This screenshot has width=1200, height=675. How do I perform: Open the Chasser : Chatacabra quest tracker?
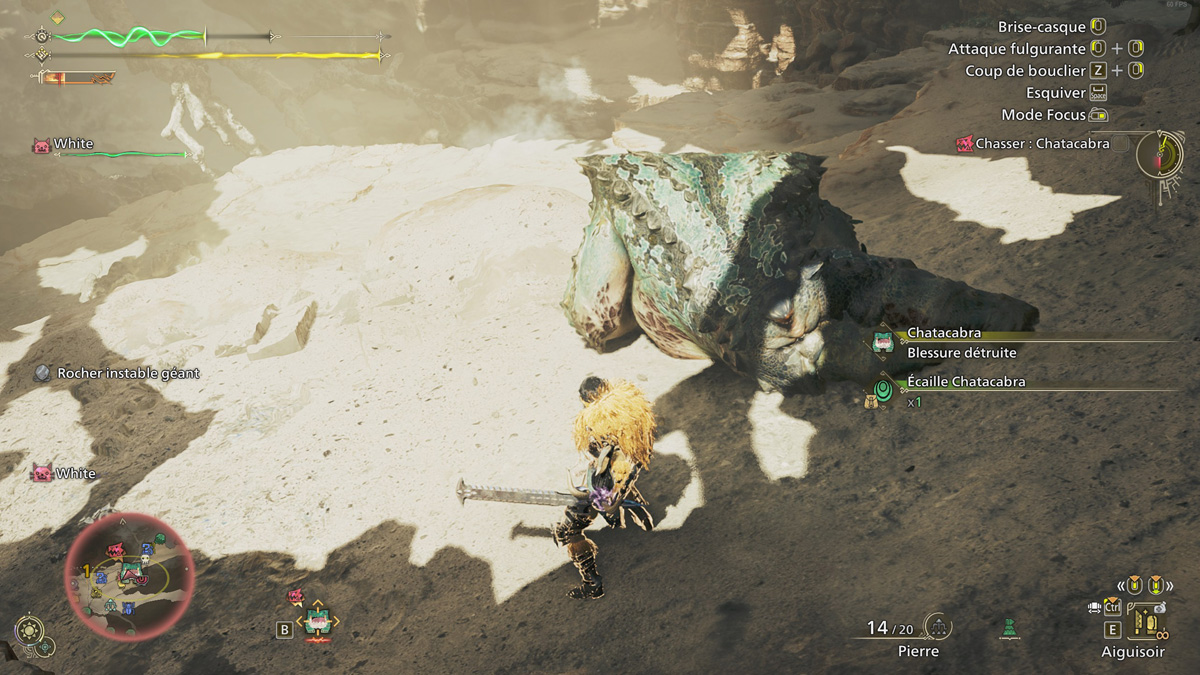coord(1034,144)
